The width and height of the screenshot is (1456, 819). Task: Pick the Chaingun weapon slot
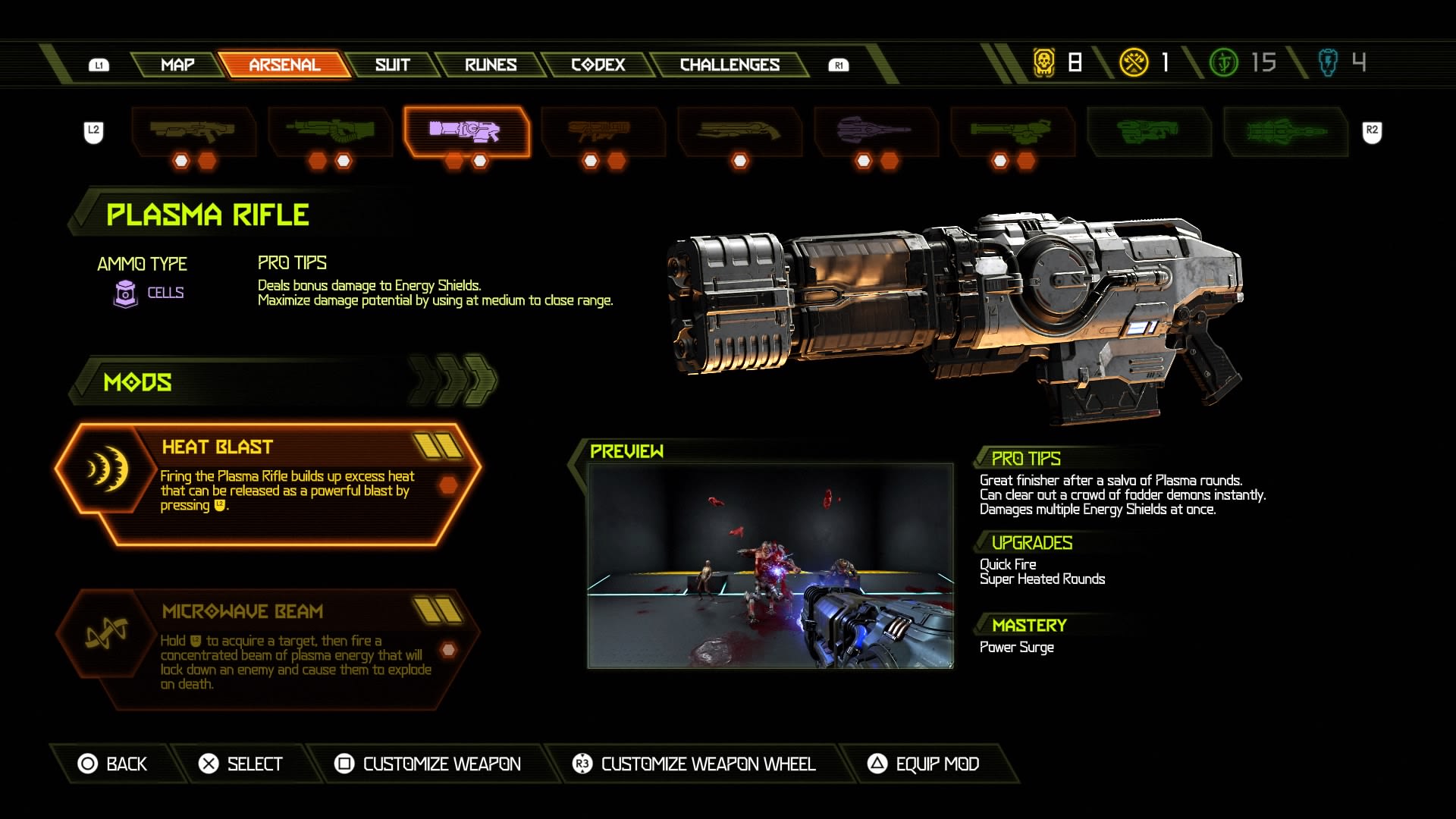tap(1012, 132)
